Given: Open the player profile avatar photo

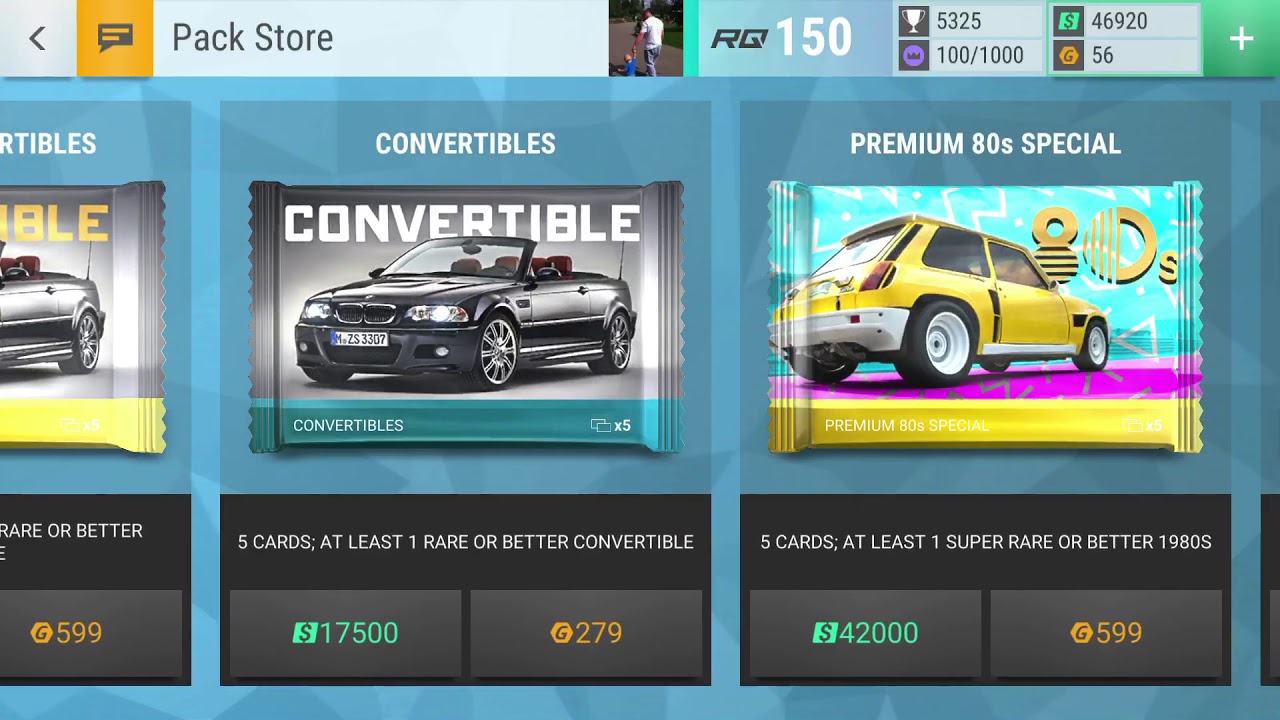Looking at the screenshot, I should [x=645, y=38].
